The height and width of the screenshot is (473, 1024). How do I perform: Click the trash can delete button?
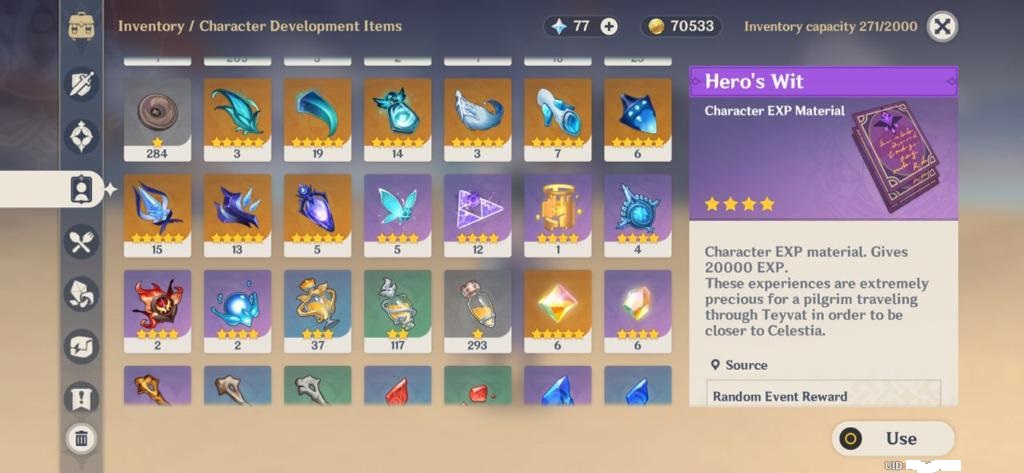(x=82, y=437)
